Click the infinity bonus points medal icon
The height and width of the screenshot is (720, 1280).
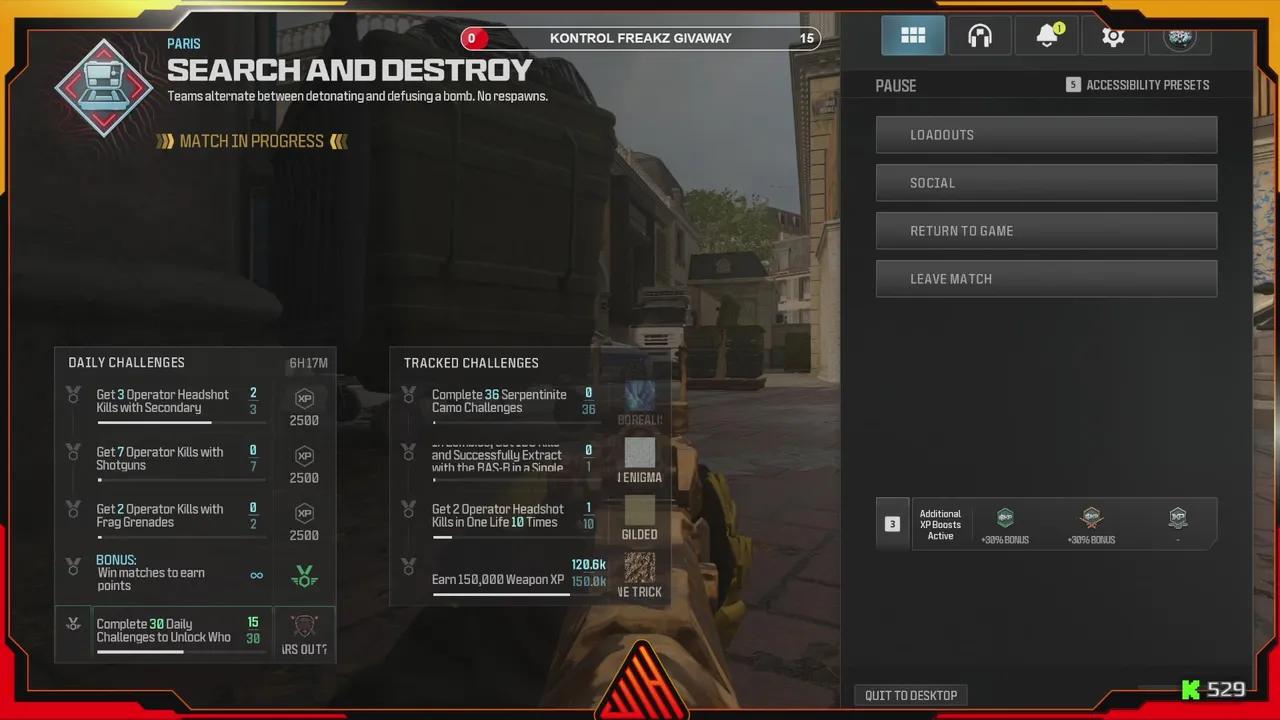point(304,575)
